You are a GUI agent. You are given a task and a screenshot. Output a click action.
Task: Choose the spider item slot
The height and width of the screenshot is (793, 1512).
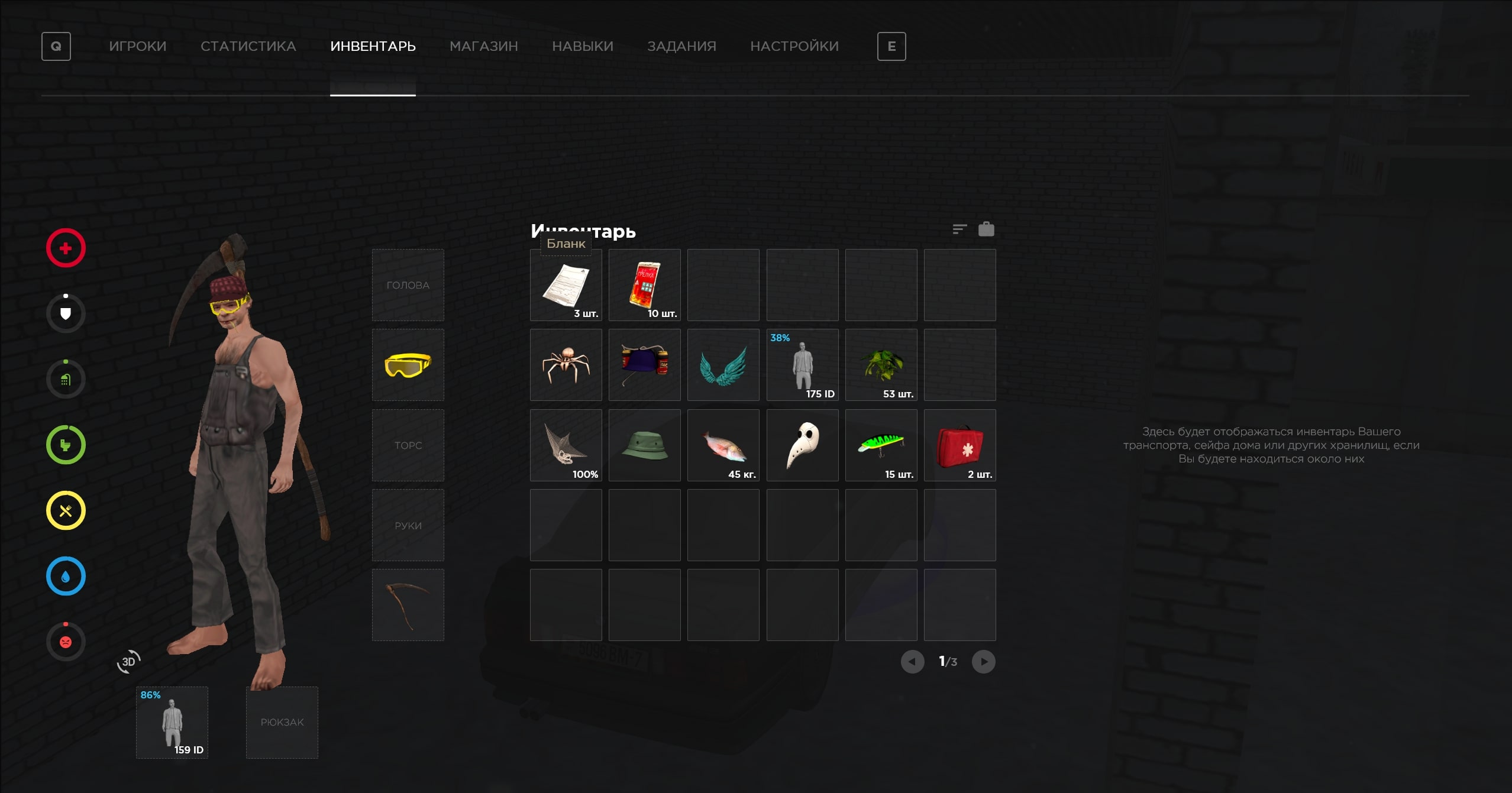[566, 365]
